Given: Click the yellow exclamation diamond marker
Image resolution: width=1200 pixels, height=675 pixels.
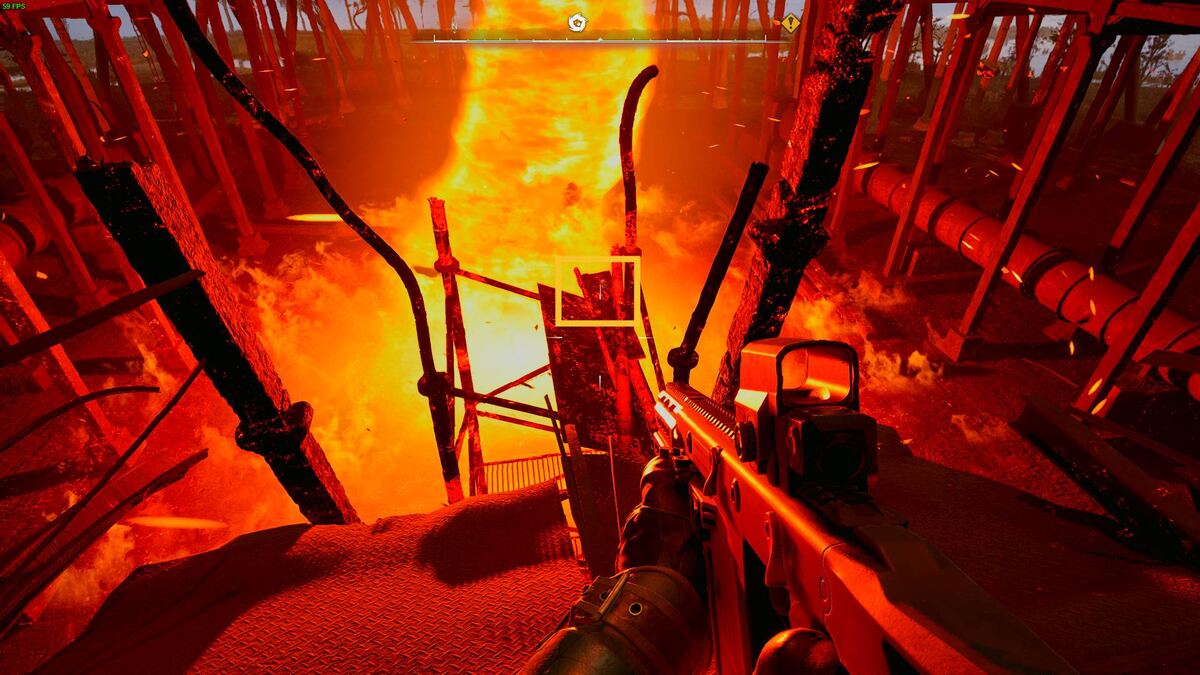Looking at the screenshot, I should (791, 23).
